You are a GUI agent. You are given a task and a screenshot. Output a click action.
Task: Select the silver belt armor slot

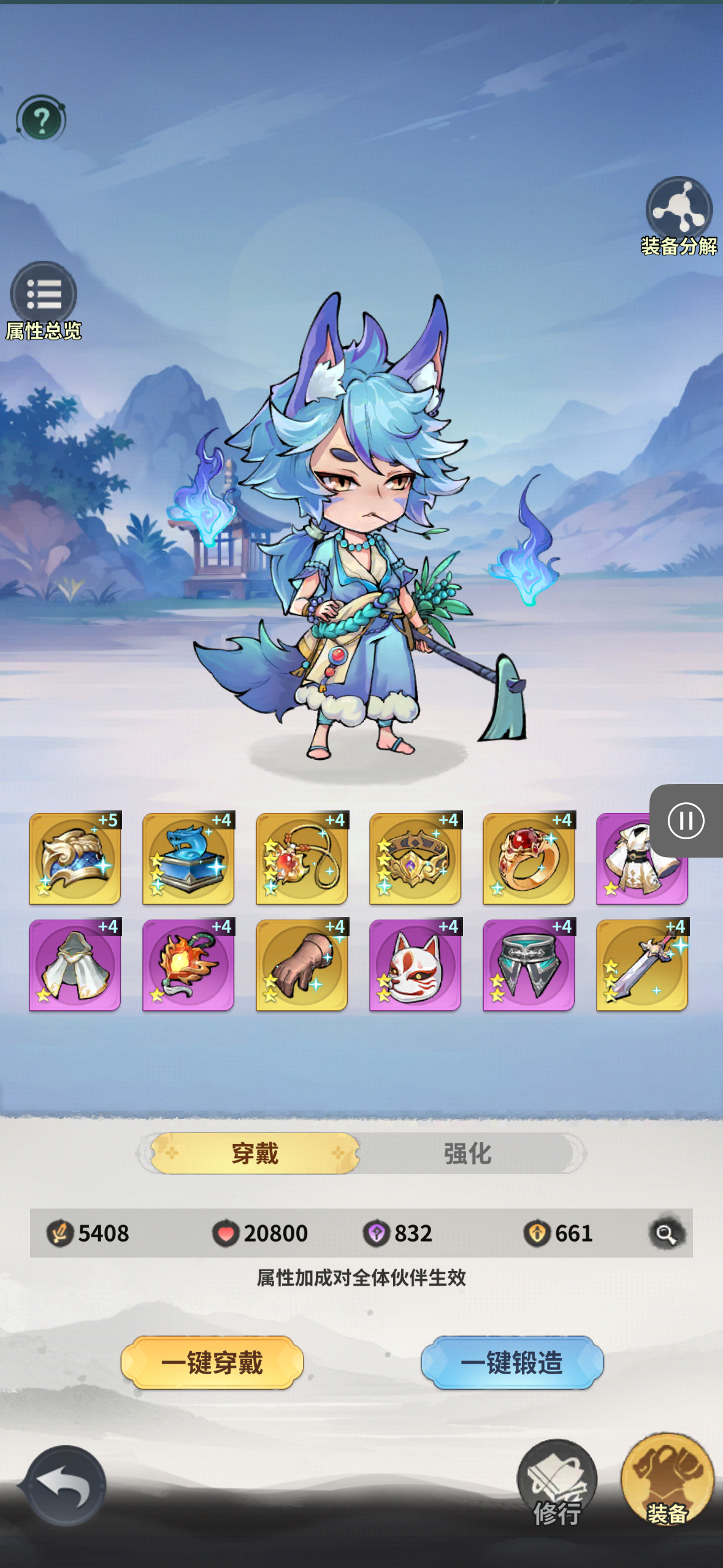[529, 965]
